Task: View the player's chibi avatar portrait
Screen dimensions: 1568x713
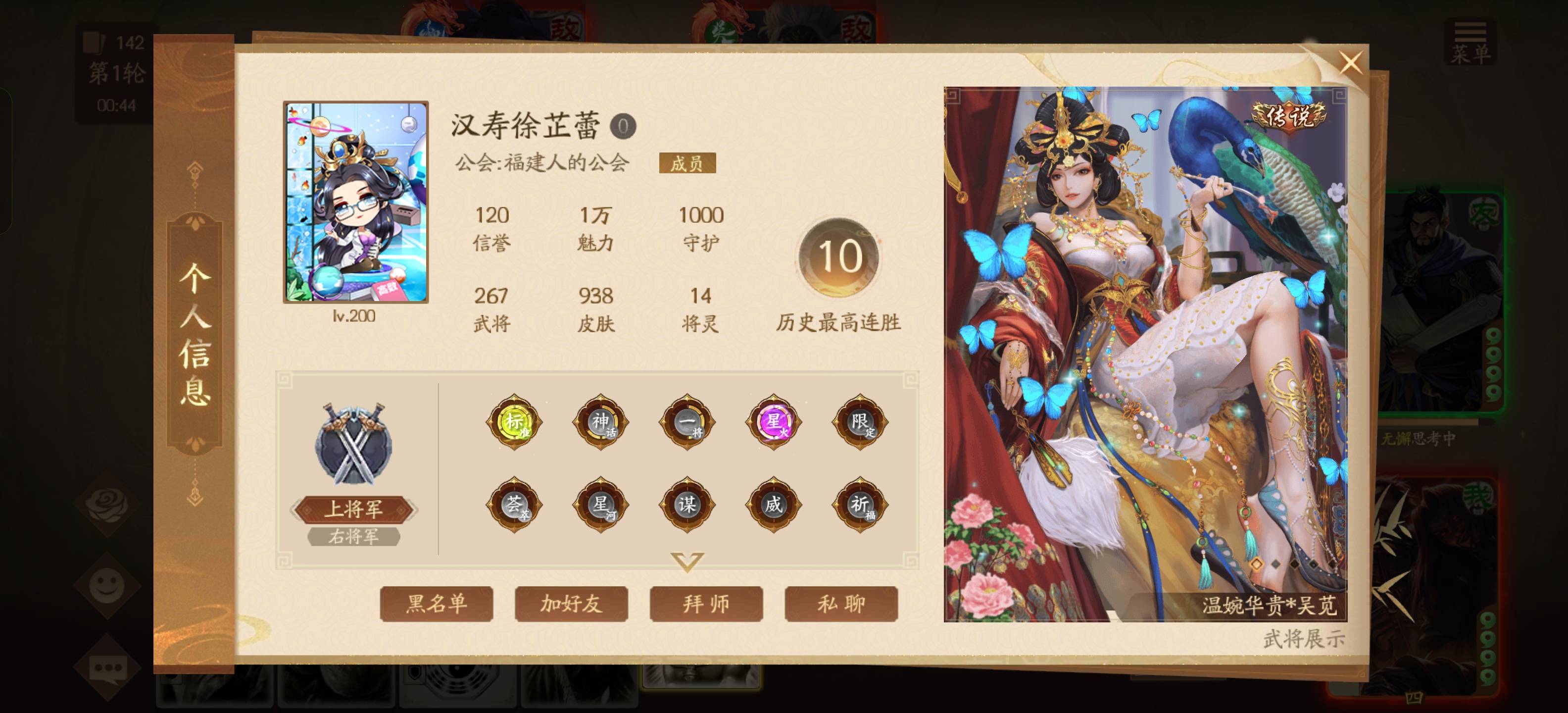Action: pos(355,202)
